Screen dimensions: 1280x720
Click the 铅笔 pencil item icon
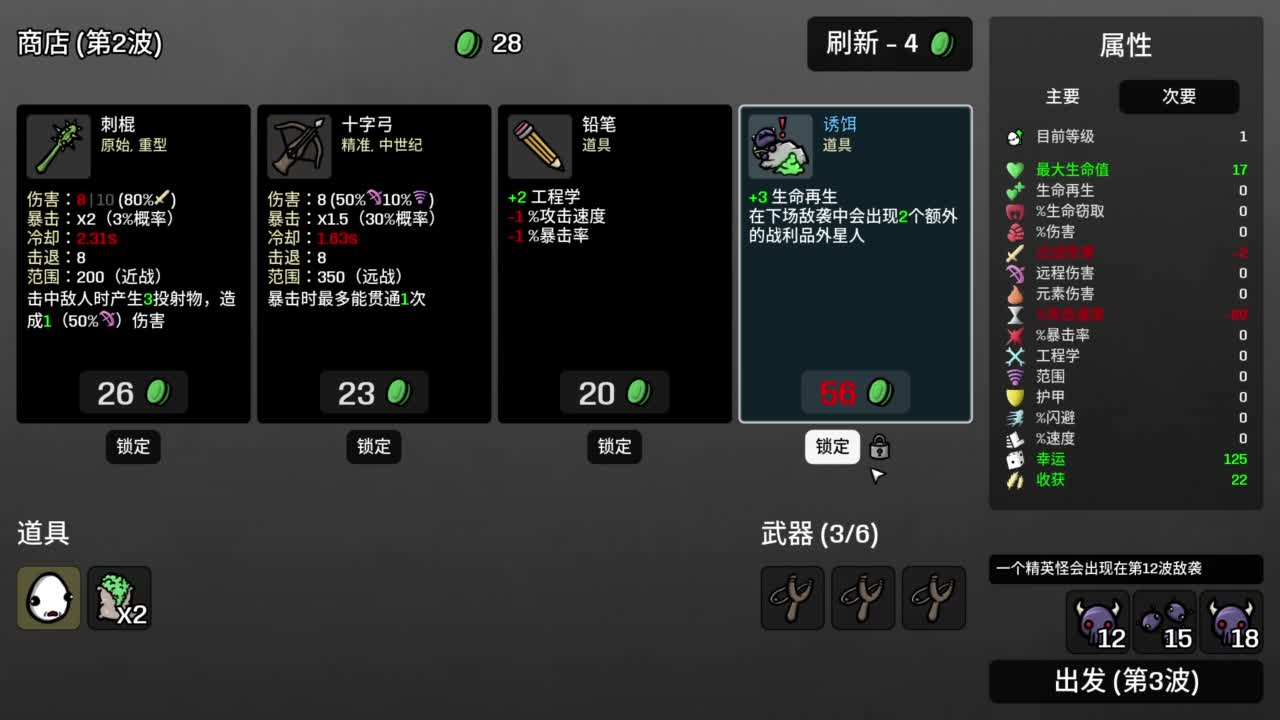[x=539, y=145]
